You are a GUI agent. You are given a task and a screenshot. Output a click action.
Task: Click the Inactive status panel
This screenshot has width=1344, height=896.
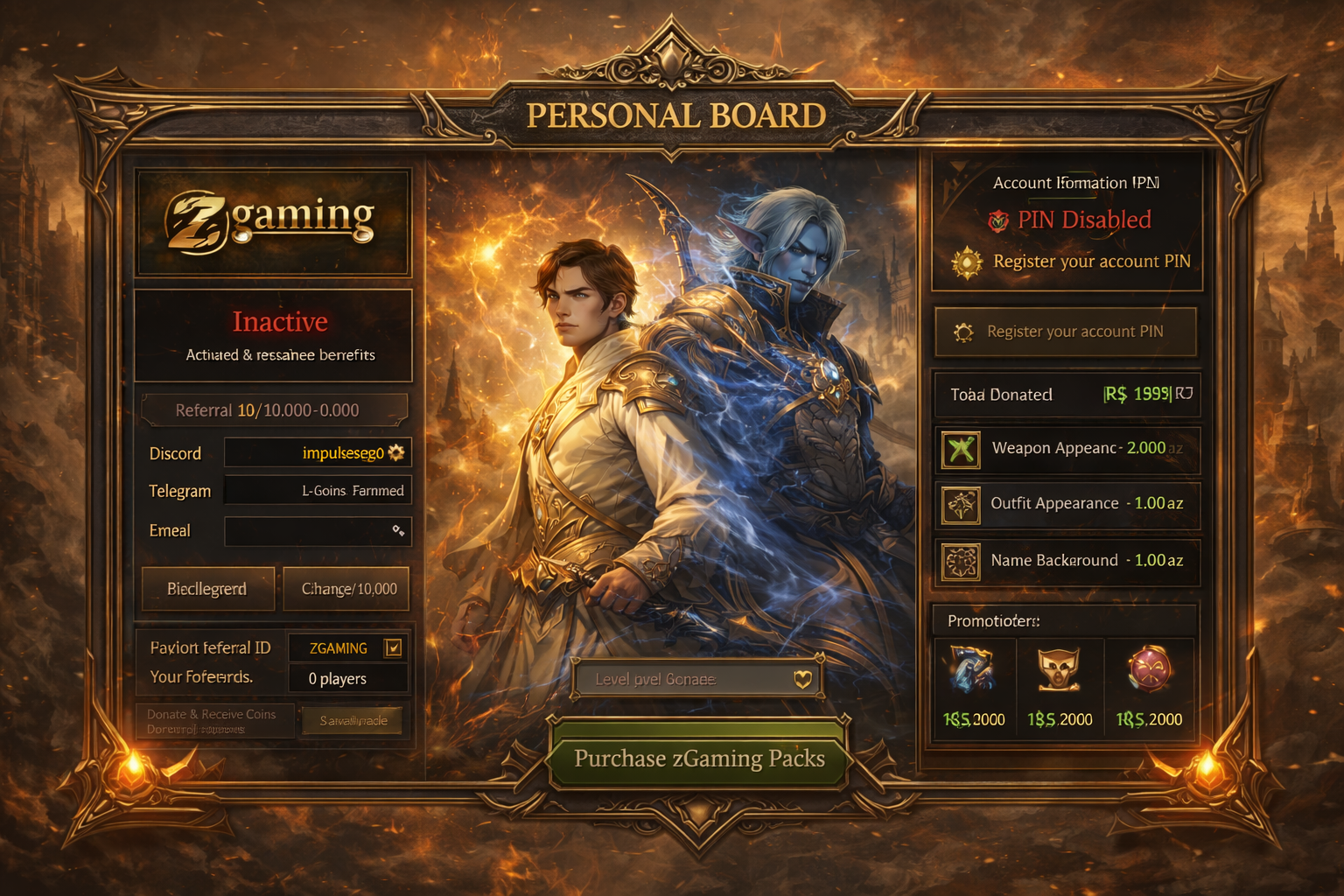pos(274,336)
